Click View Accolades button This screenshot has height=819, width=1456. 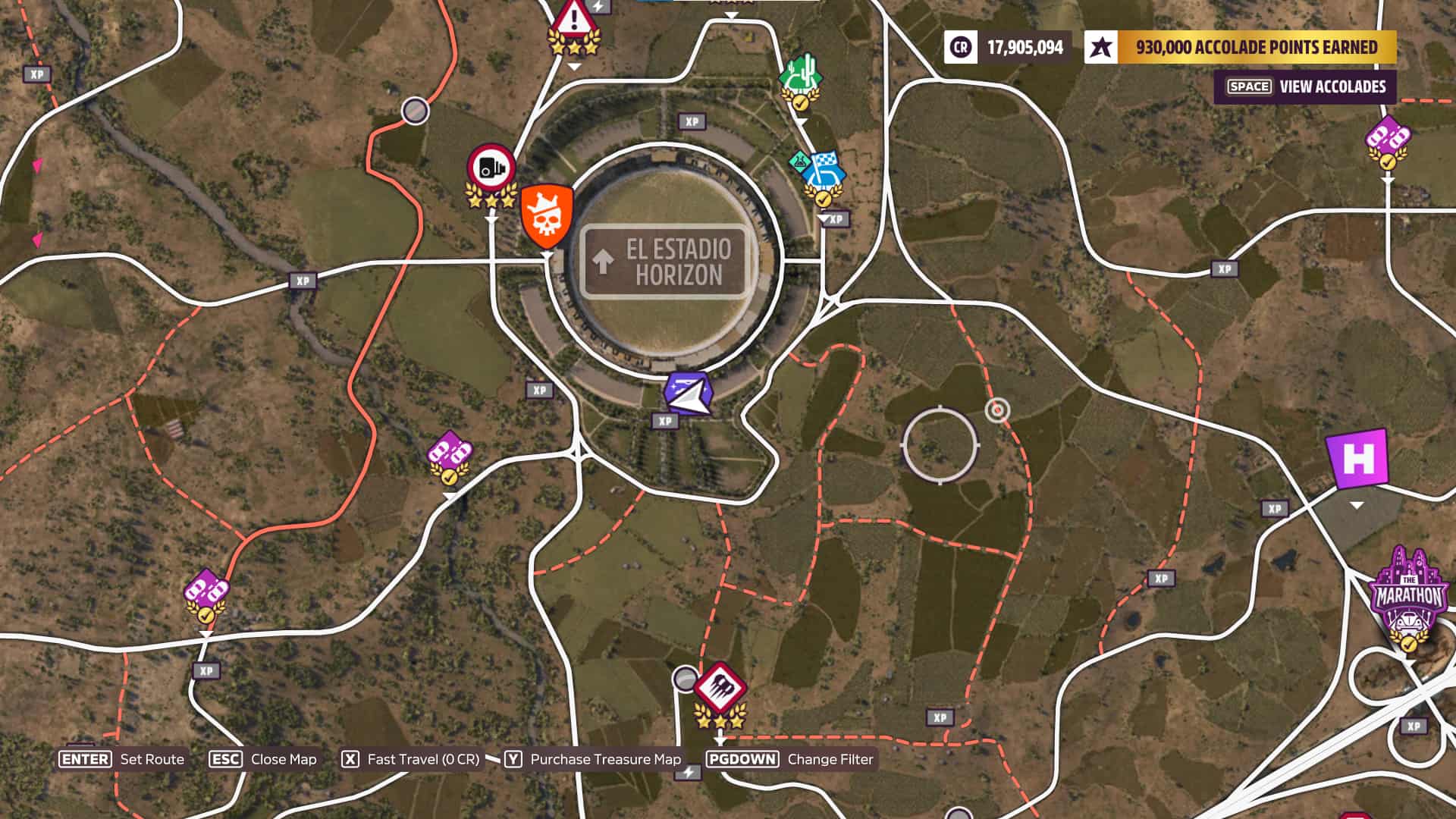(x=1305, y=86)
